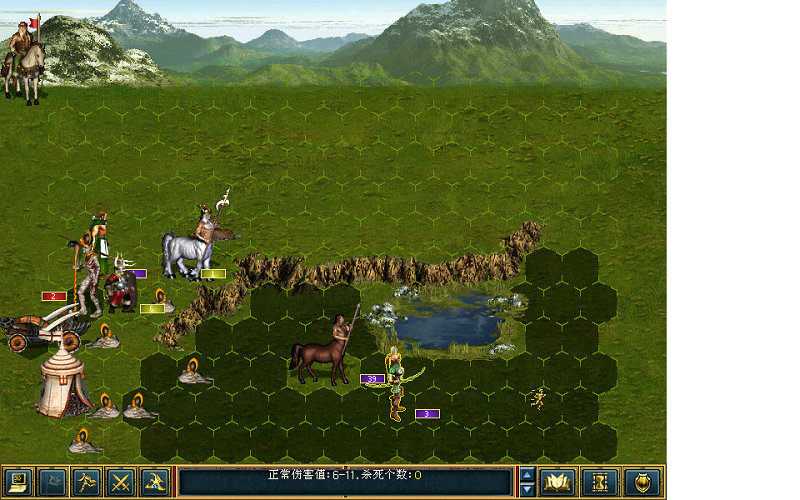This screenshot has width=800, height=500.
Task: Click the greyed-out surrender flag button
Action: (x=53, y=482)
